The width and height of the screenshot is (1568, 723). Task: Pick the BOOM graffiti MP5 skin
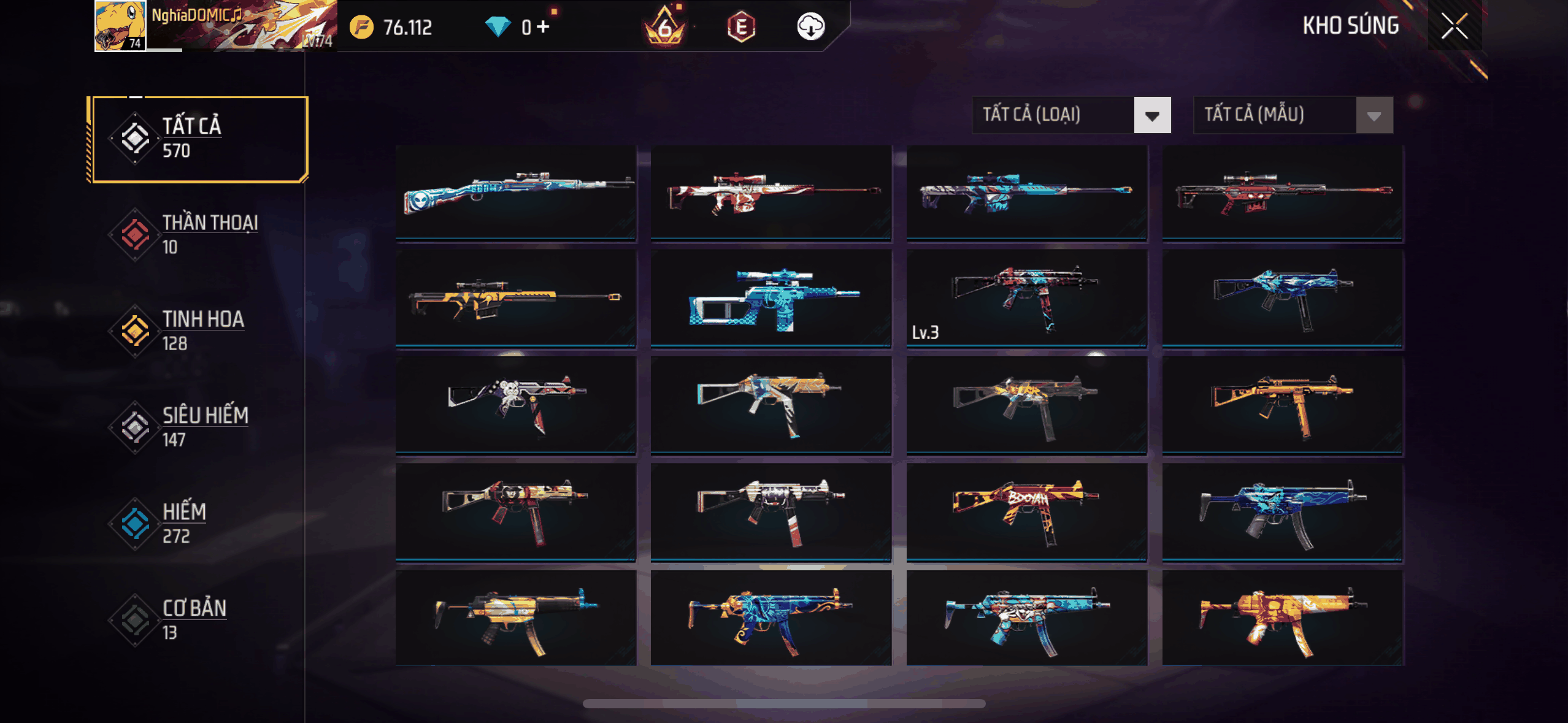pos(1026,511)
